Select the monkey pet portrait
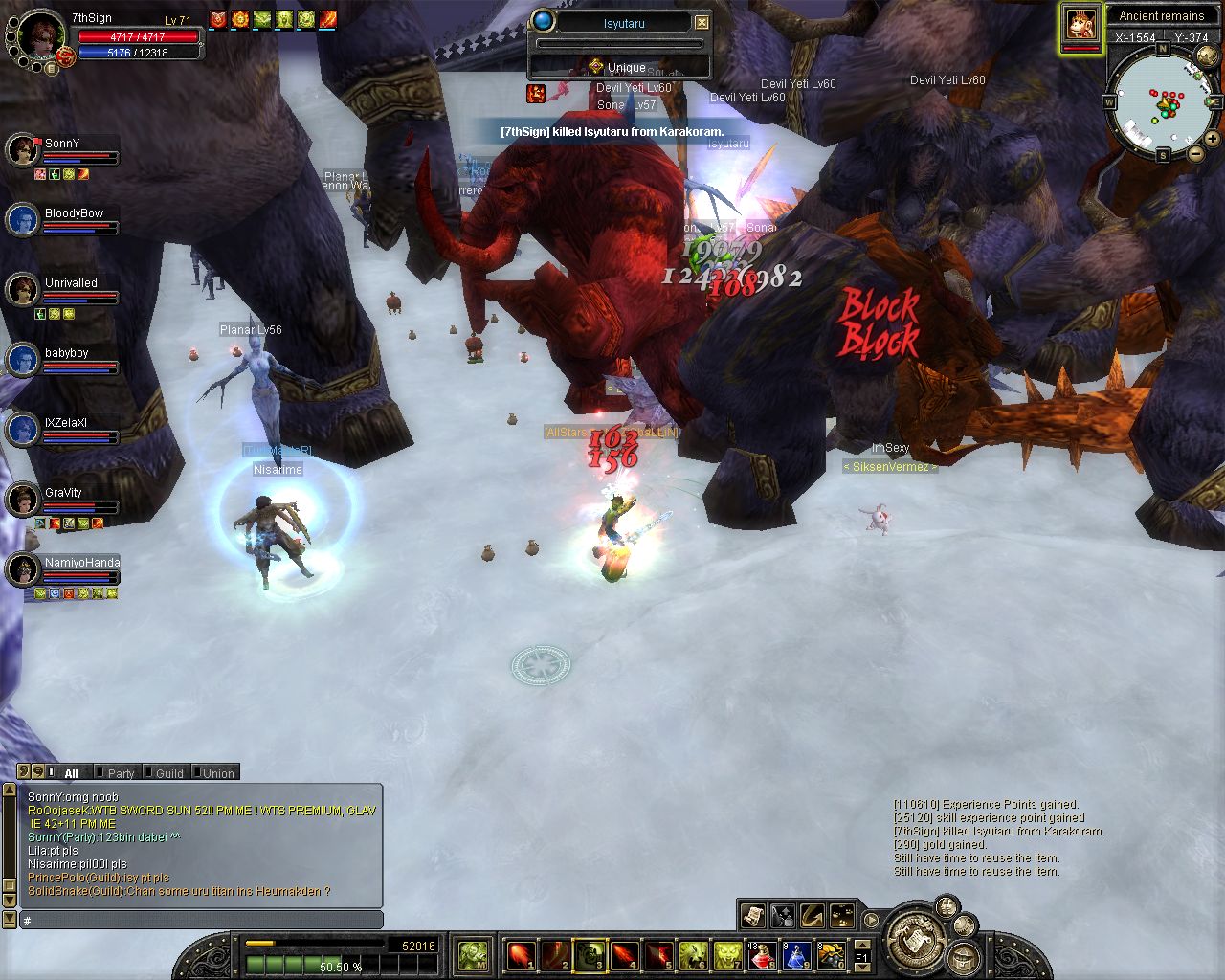Screen dimensions: 1225x980 pyautogui.click(x=1080, y=24)
